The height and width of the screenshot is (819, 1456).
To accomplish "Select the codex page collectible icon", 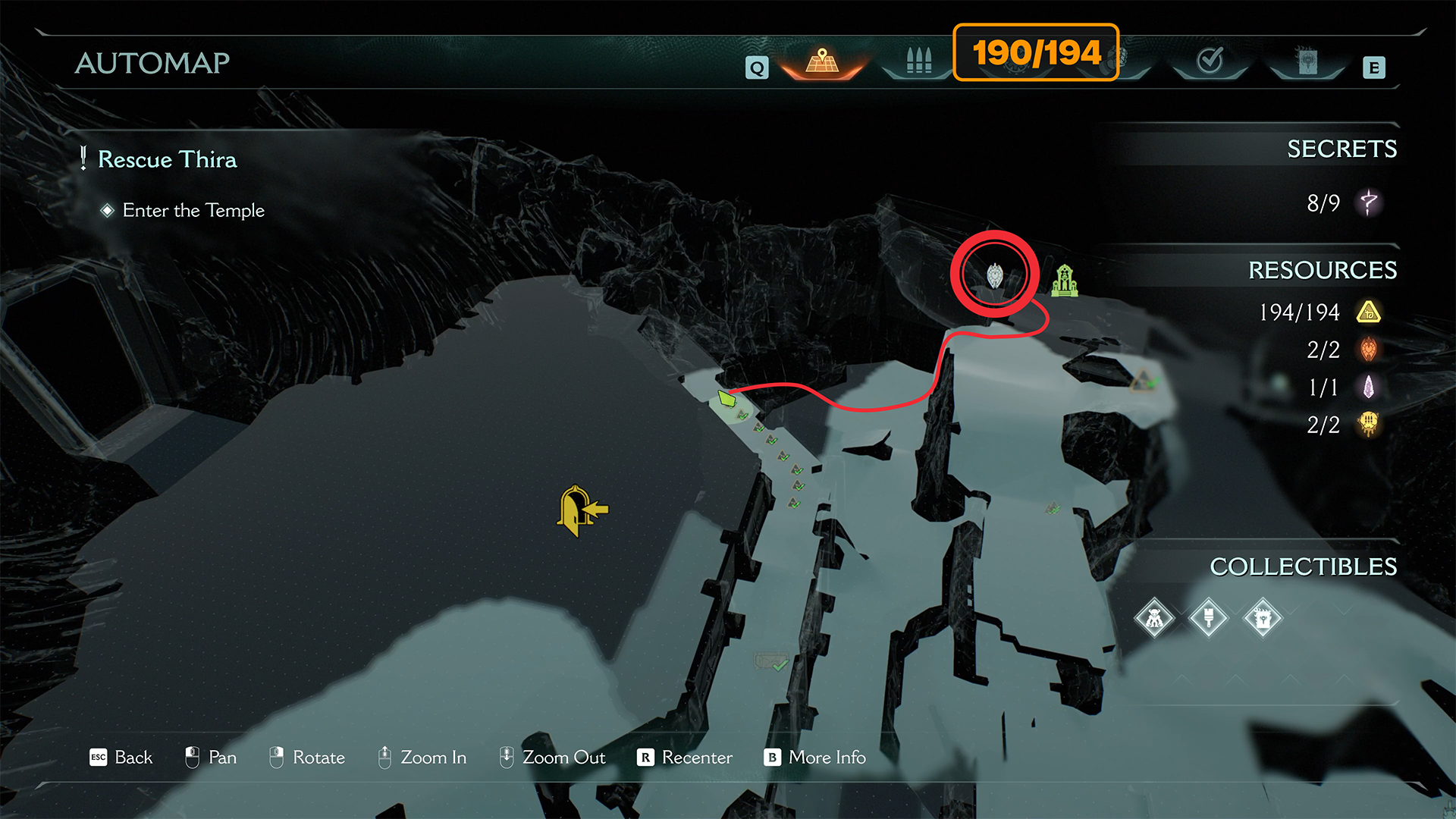I will pos(1263,619).
